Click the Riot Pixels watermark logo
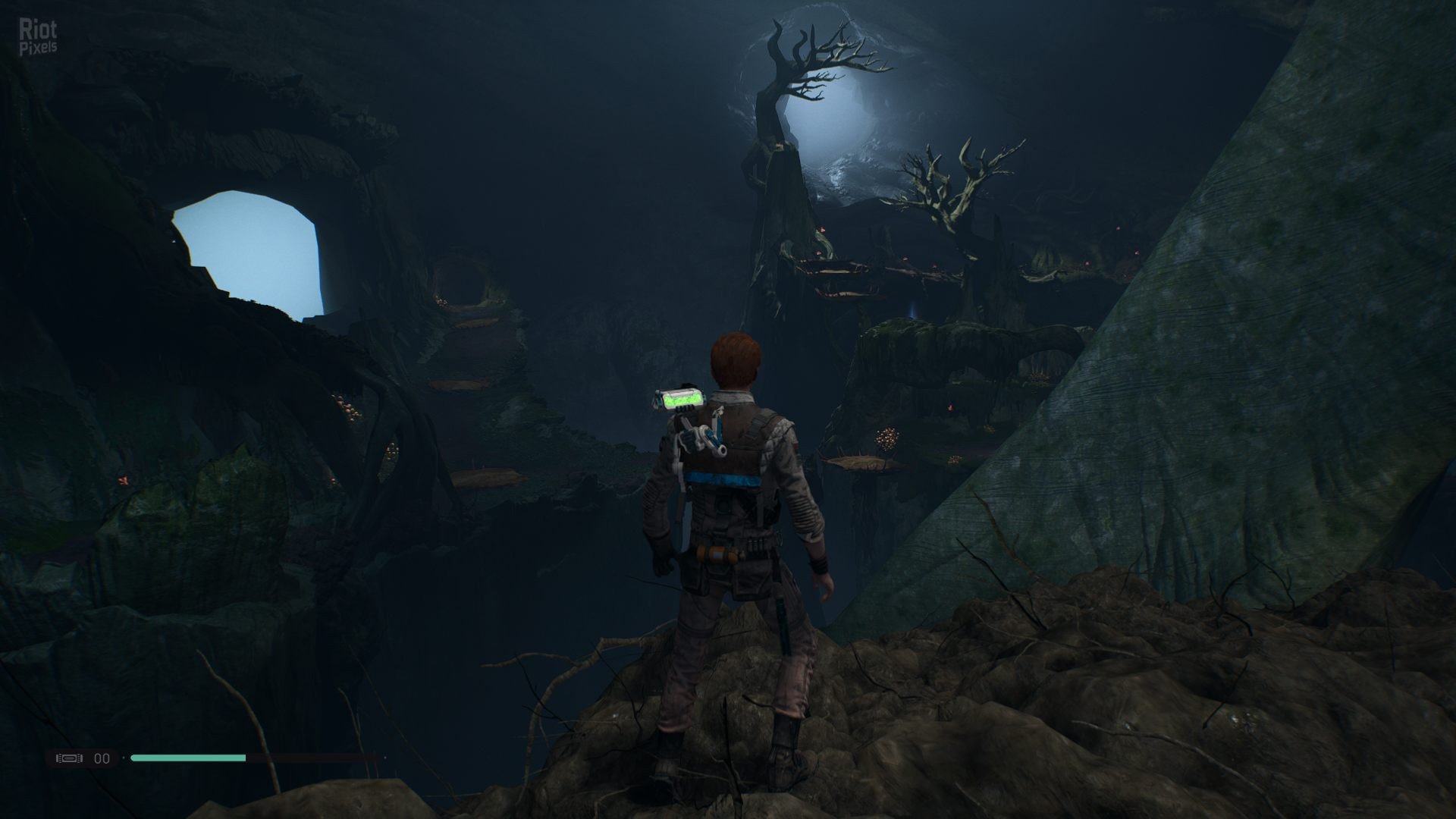This screenshot has width=1456, height=819. click(37, 37)
